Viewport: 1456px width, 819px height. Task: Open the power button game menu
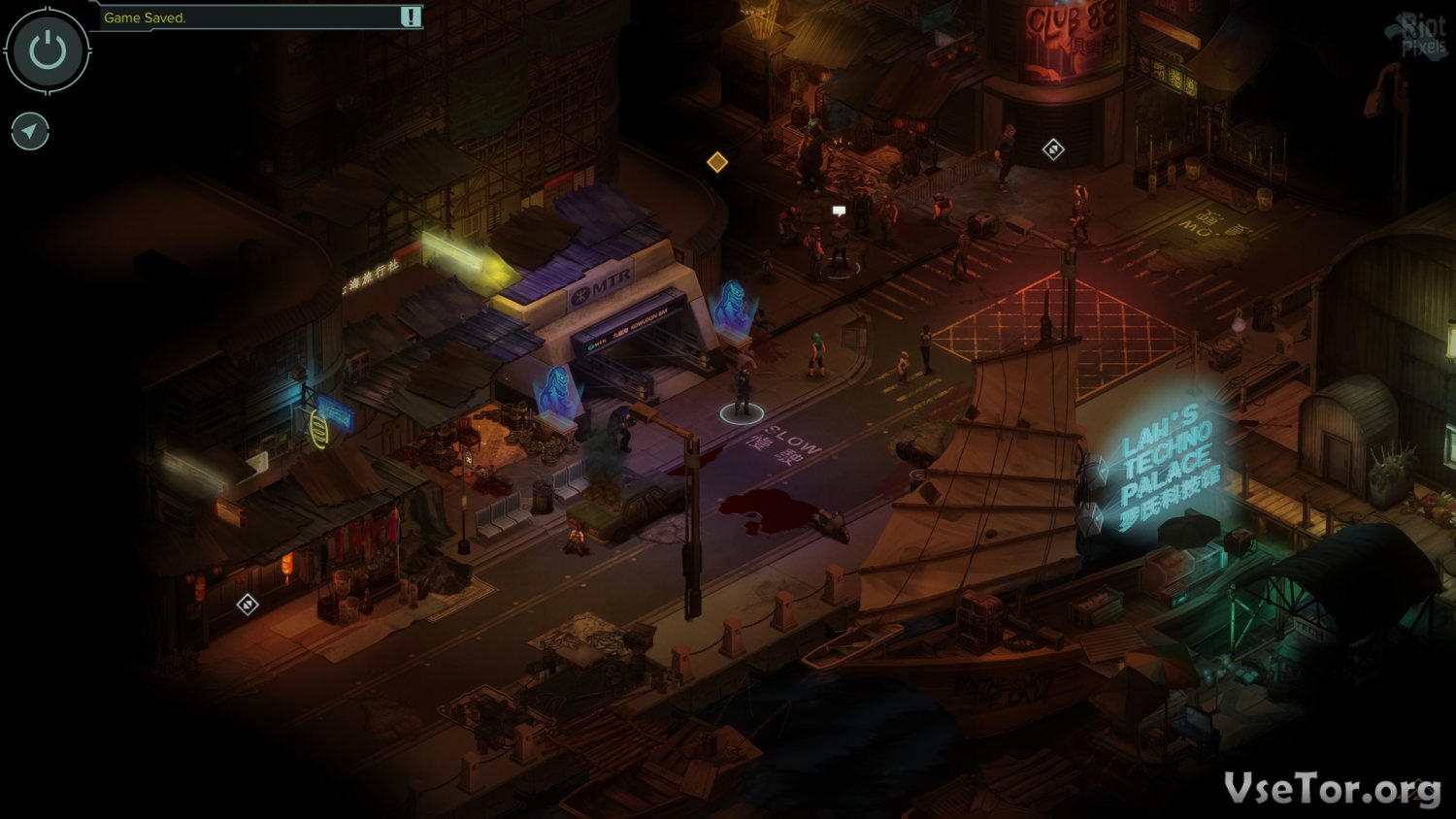(x=48, y=50)
